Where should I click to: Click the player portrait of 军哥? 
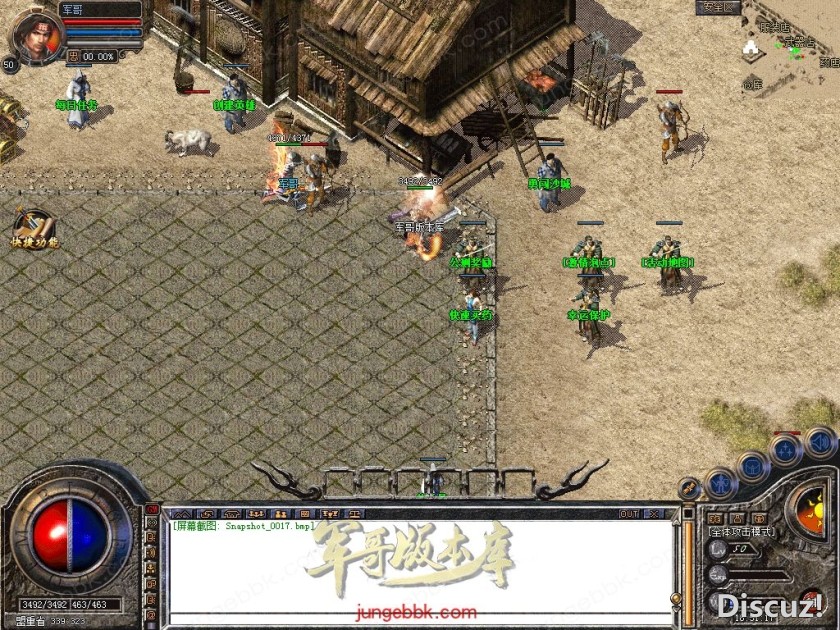click(36, 33)
